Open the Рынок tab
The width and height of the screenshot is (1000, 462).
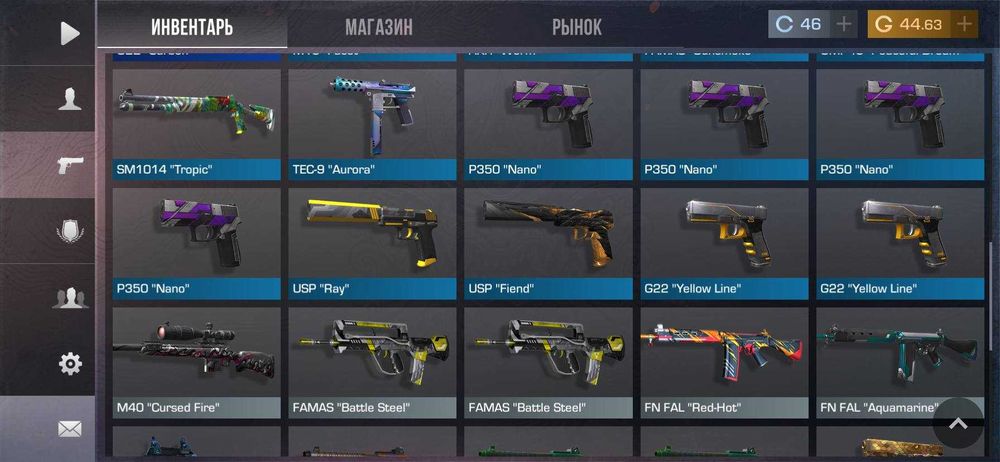point(577,27)
